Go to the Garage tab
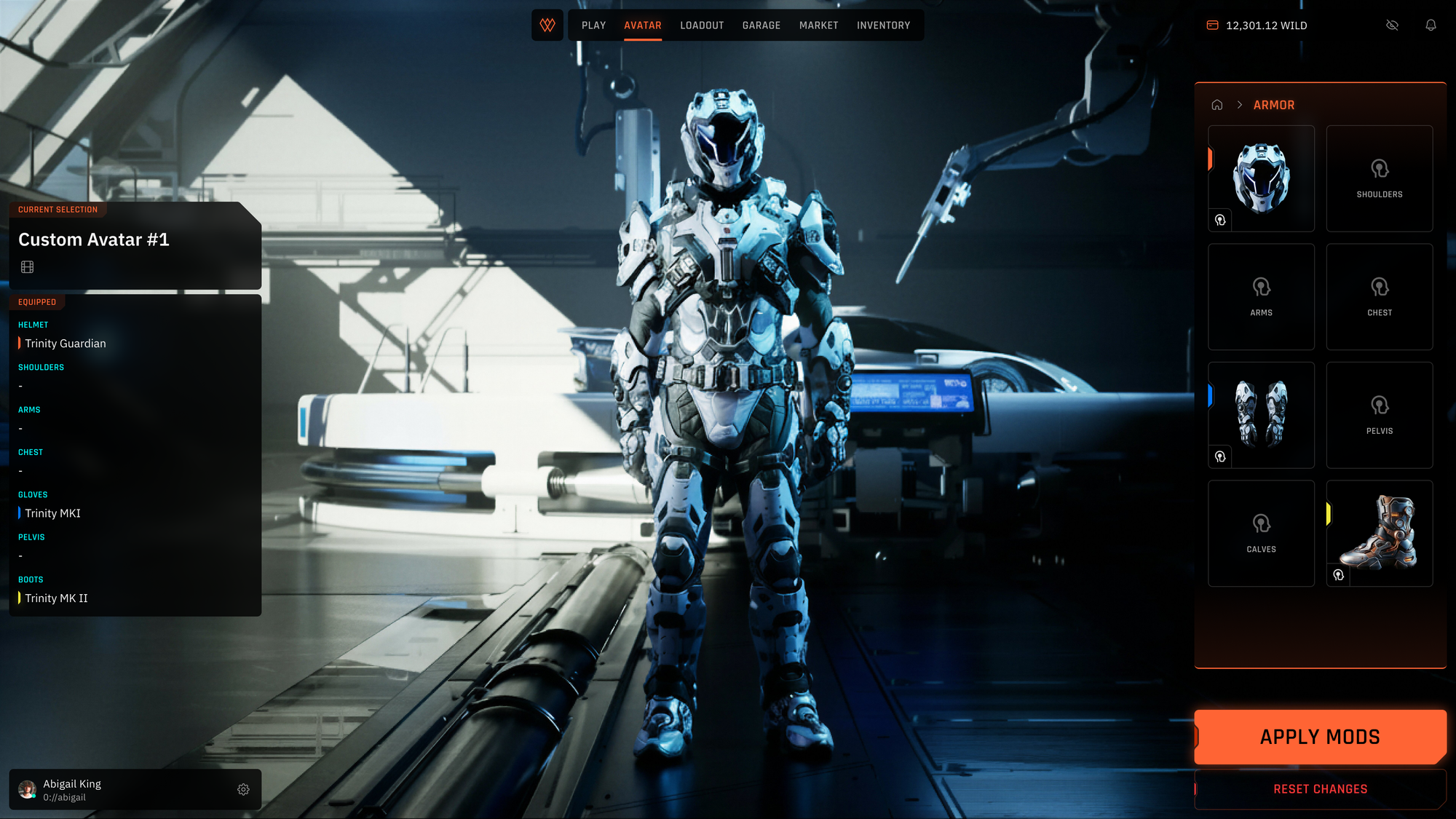Screen dimensions: 1456x819 click(x=761, y=25)
